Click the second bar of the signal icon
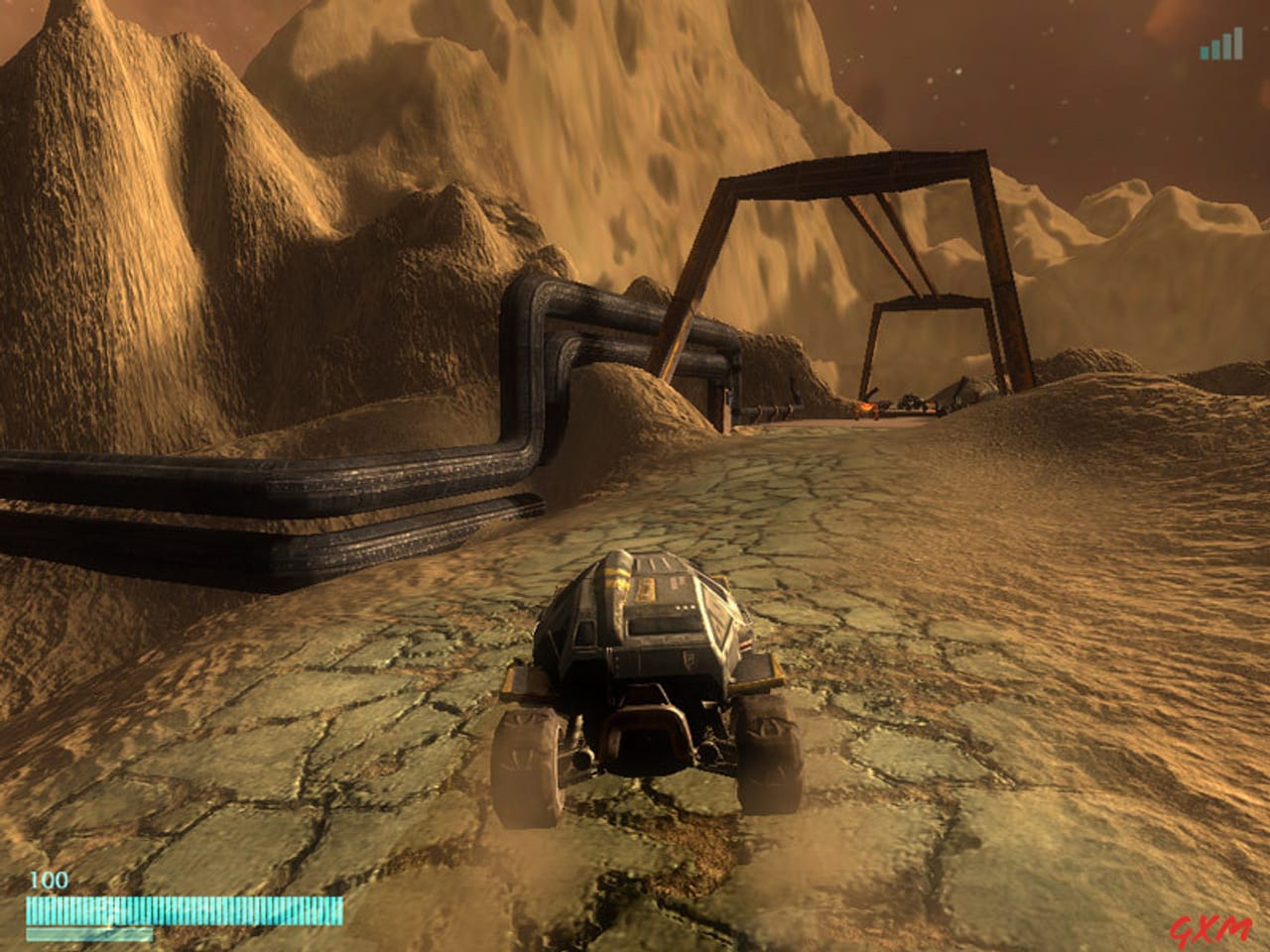This screenshot has height=952, width=1270. tap(1215, 50)
